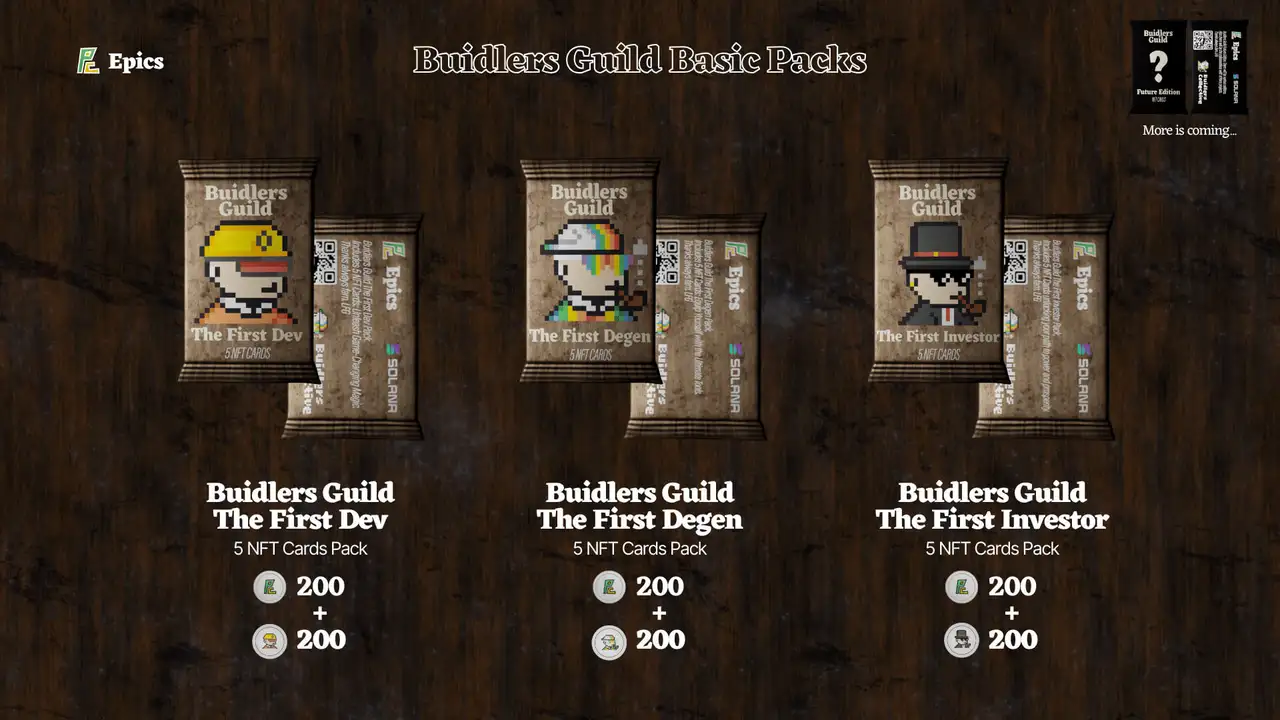Click the Epics coin under First Investor price

pyautogui.click(x=960, y=587)
